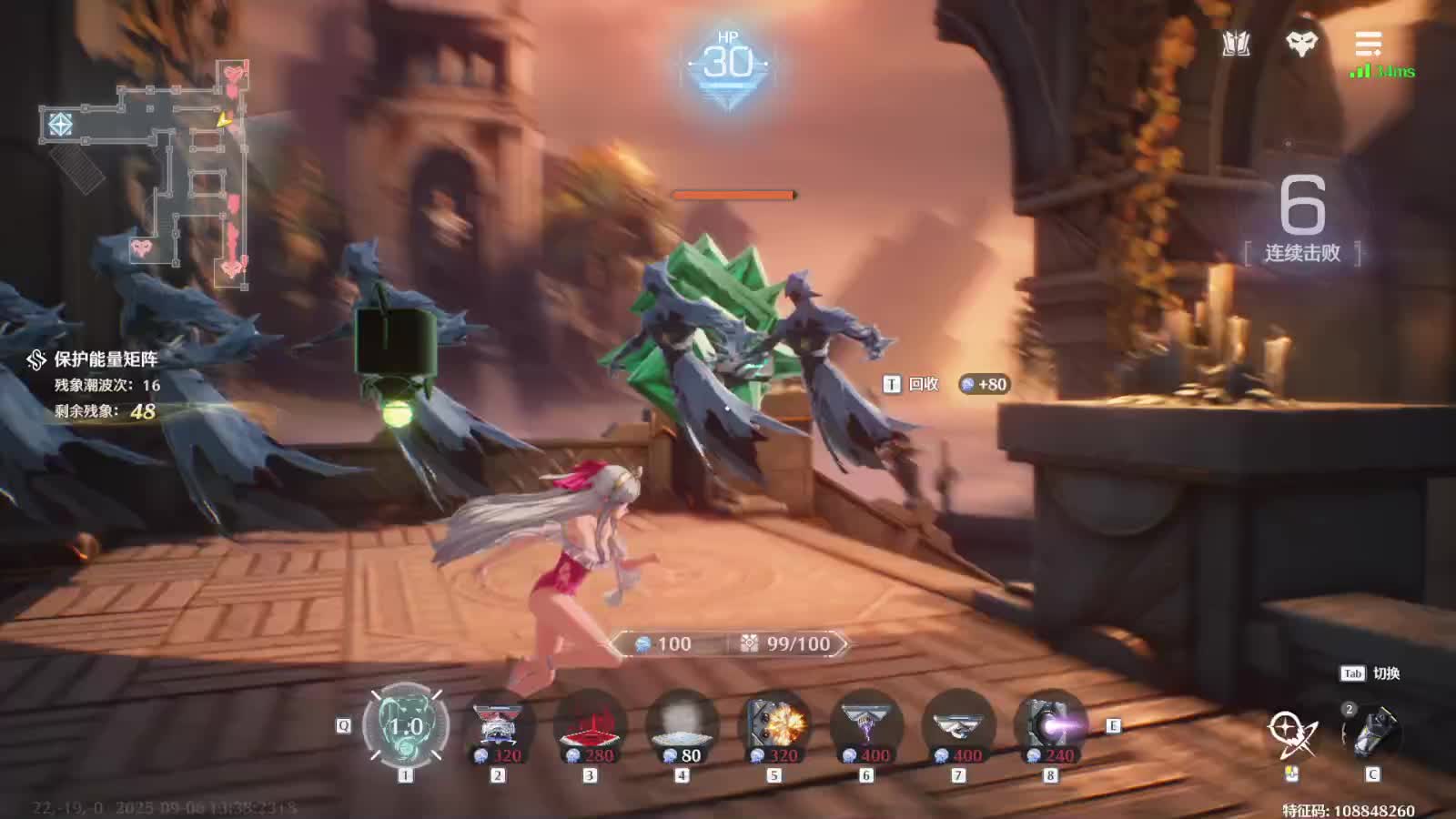This screenshot has height=819, width=1456.
Task: Open the demon mask enemy menu
Action: [x=1301, y=44]
